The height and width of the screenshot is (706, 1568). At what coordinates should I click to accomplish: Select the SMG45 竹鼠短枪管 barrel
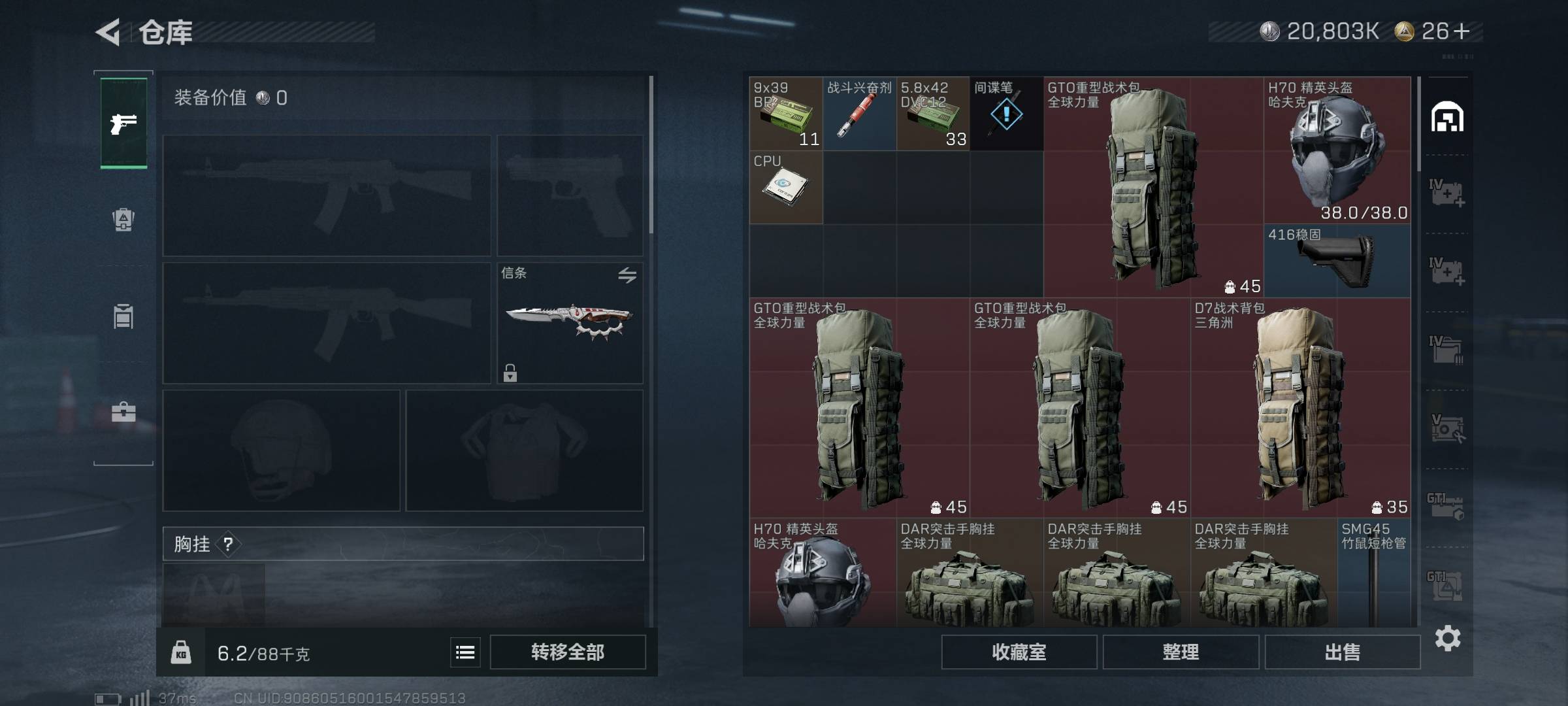tap(1373, 573)
